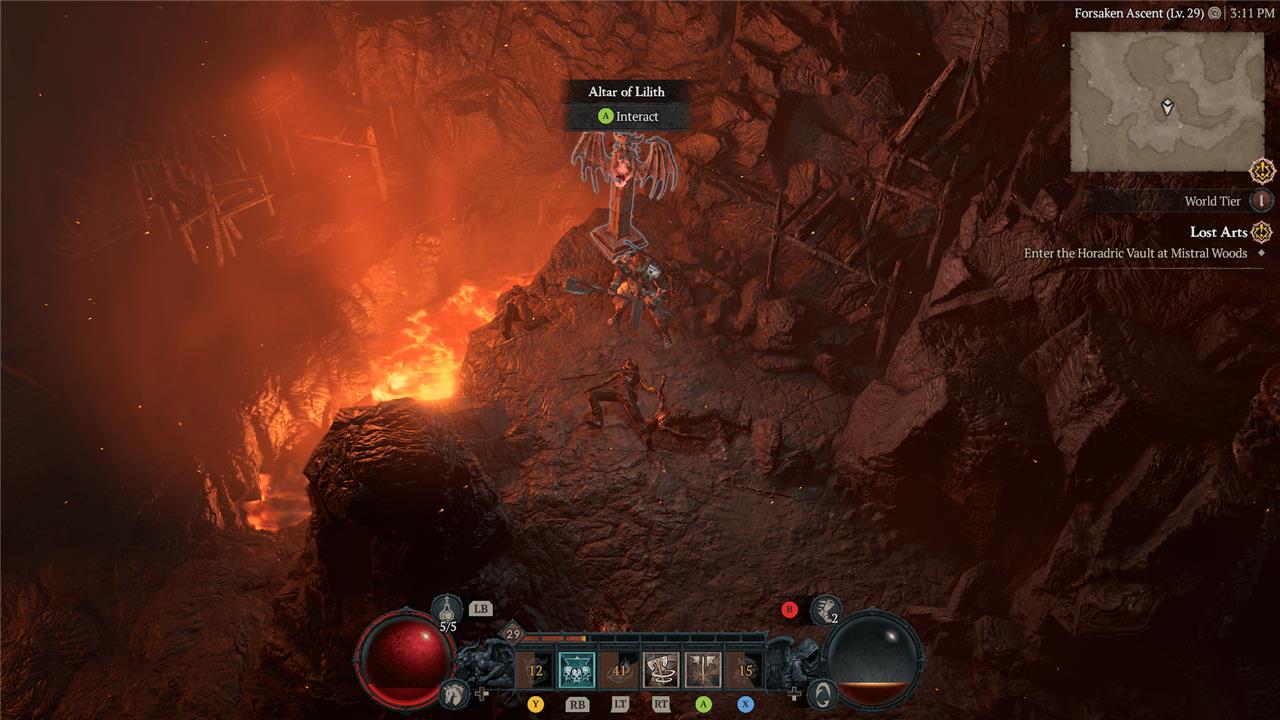
Task: Select the skill slot on cooldown at 12
Action: [x=535, y=670]
